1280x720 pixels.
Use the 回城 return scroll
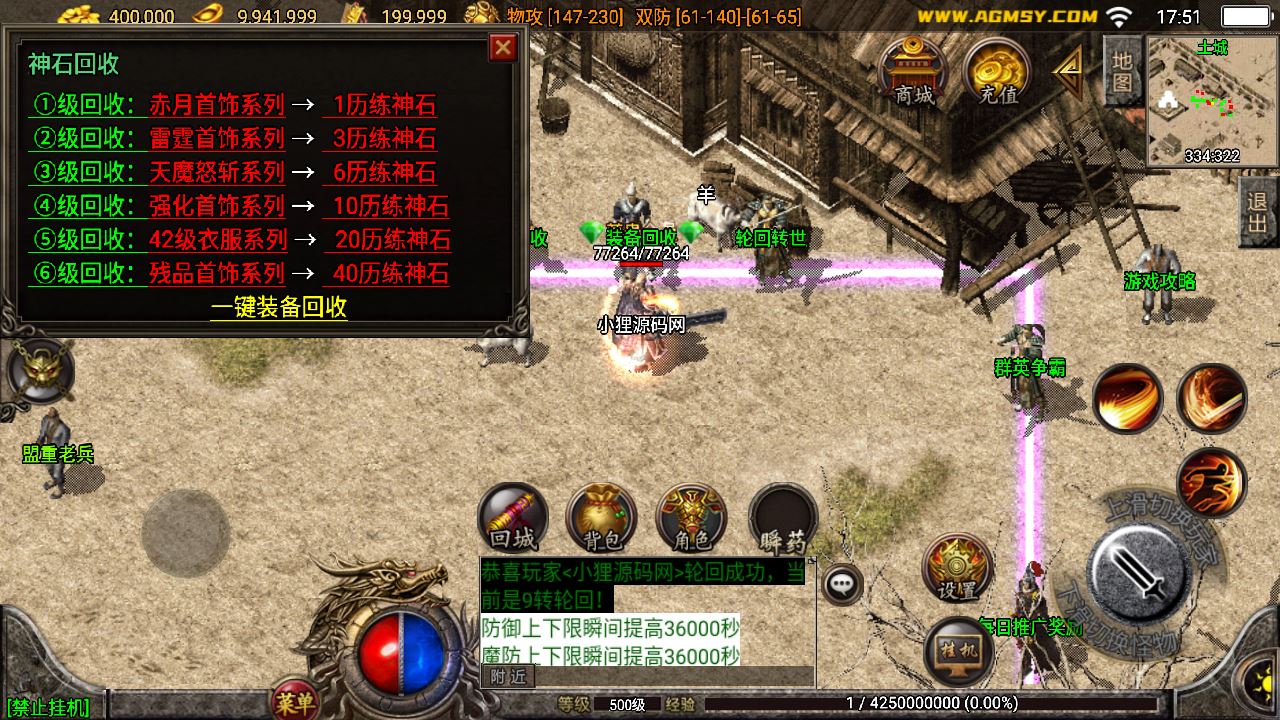513,518
